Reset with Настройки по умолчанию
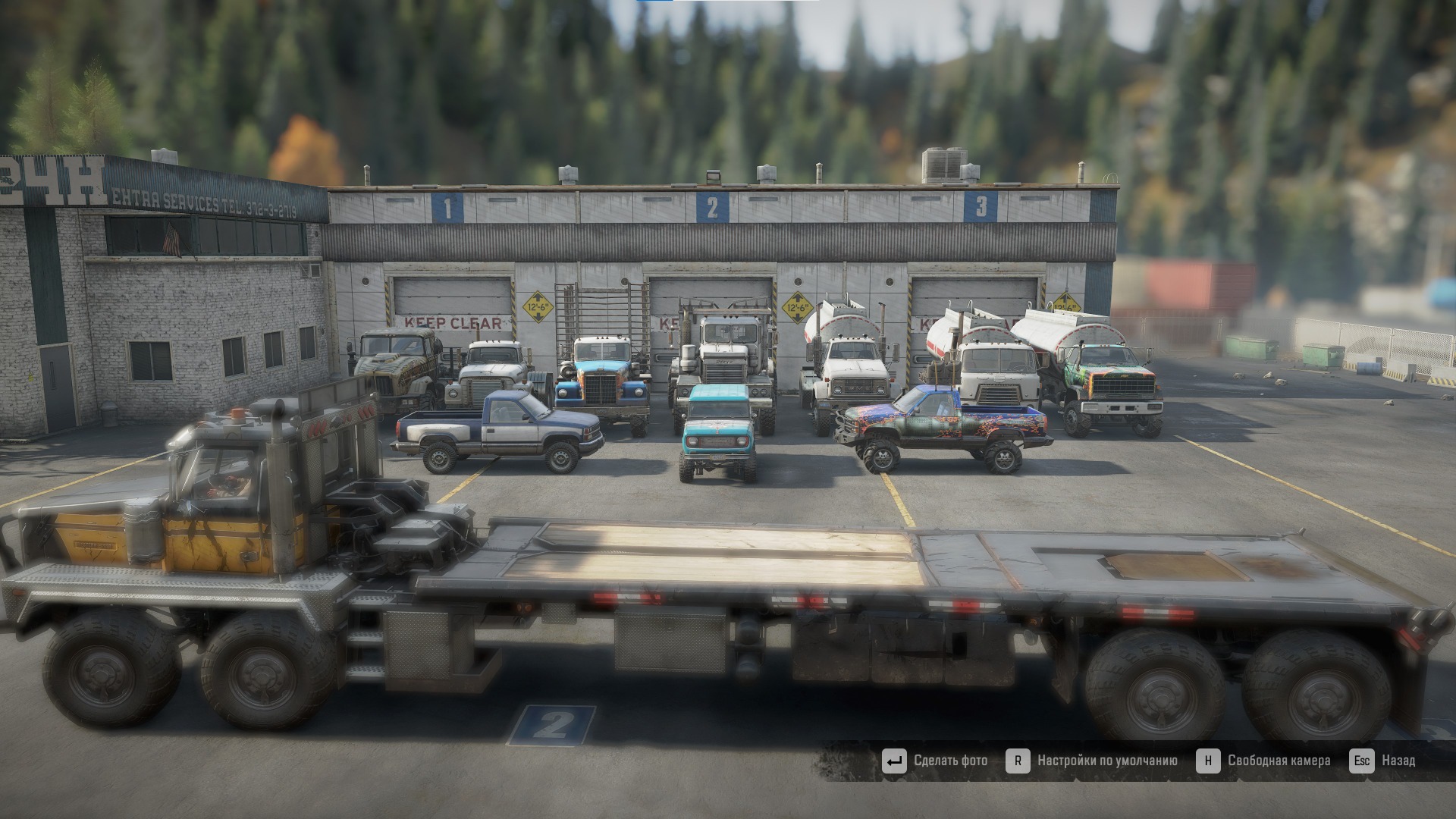The height and width of the screenshot is (819, 1456). [x=1093, y=761]
